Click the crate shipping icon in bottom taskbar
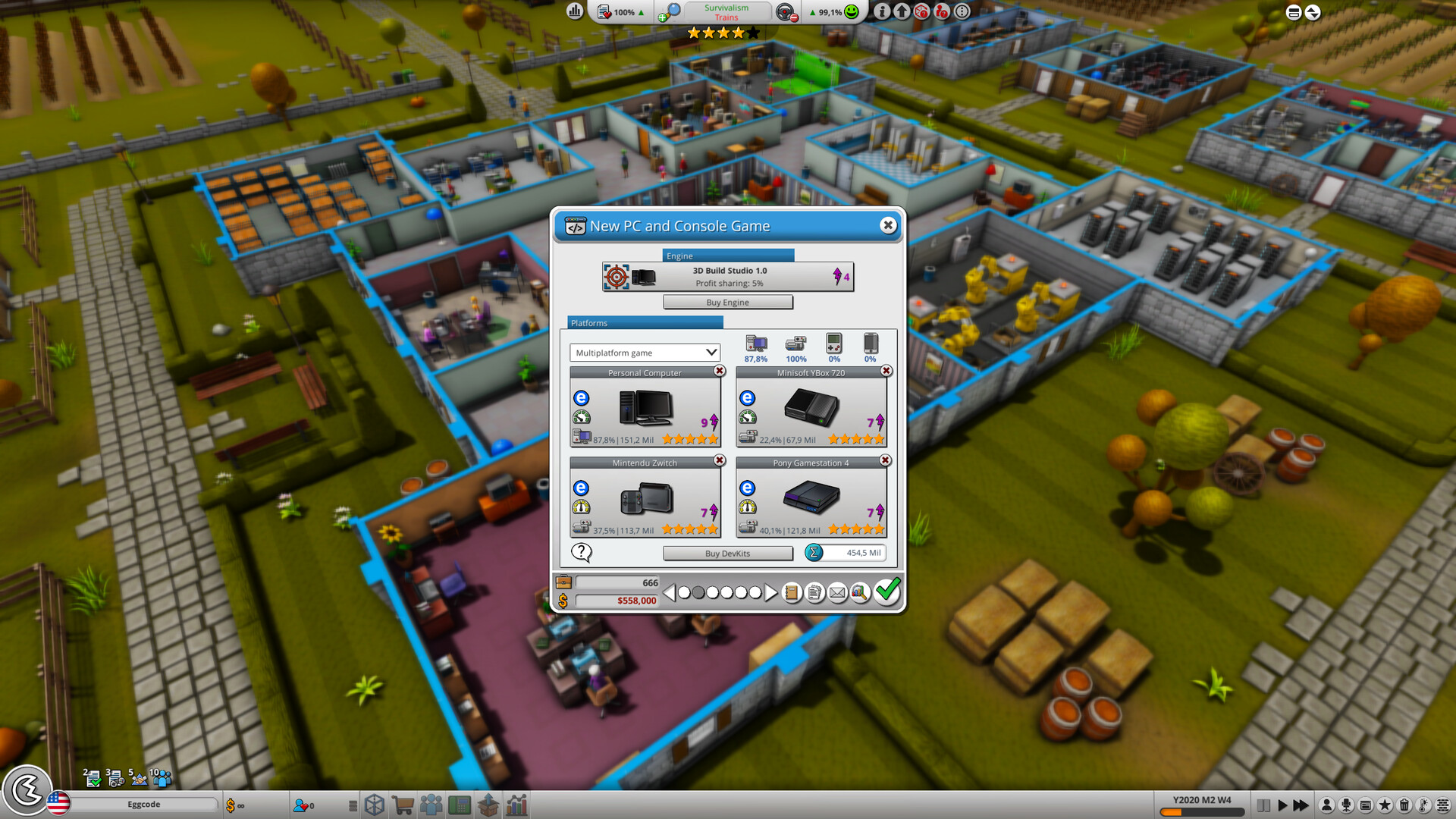The image size is (1456, 819). (488, 805)
